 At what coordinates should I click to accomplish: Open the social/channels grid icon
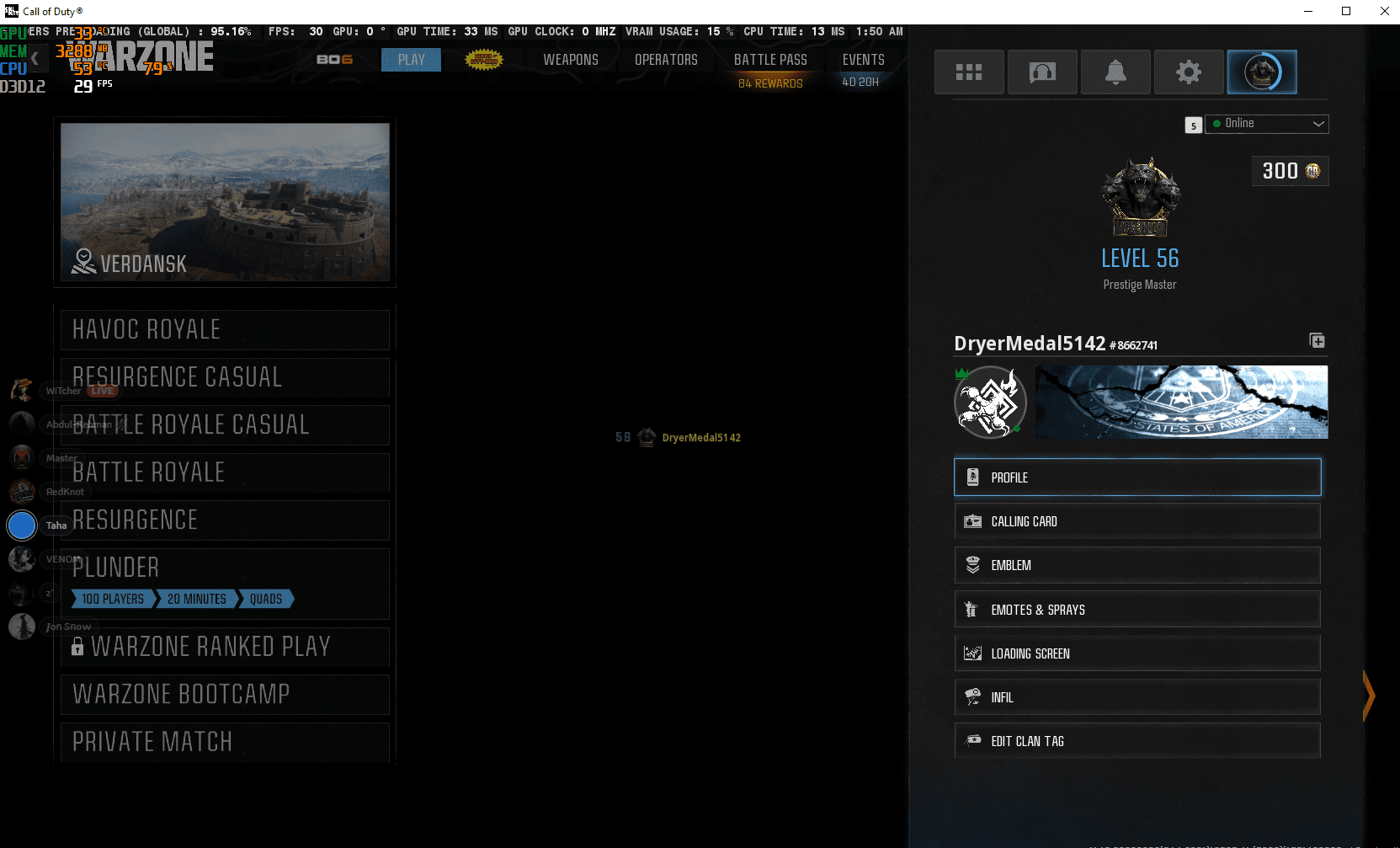pos(969,72)
